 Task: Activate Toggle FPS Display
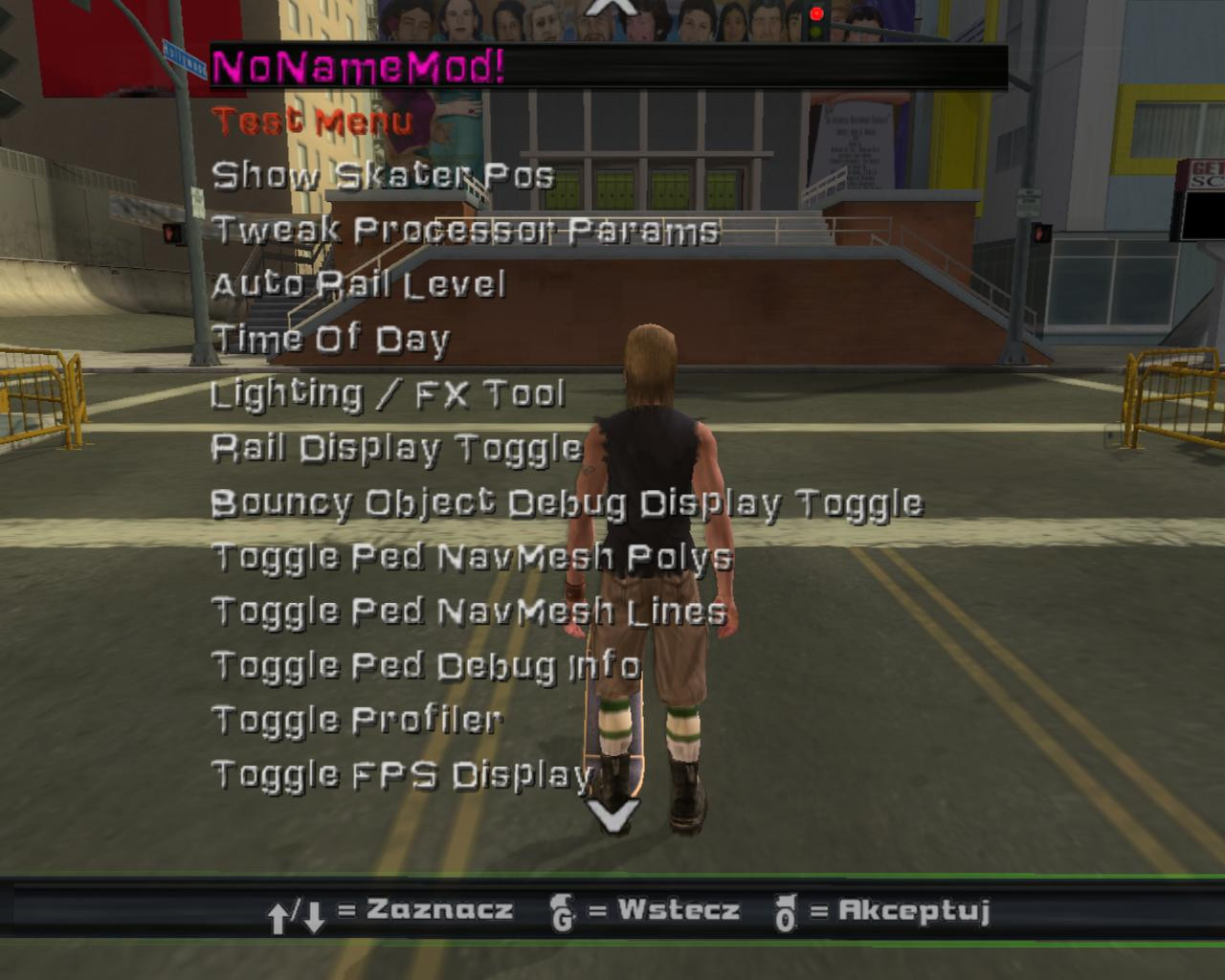coord(402,775)
